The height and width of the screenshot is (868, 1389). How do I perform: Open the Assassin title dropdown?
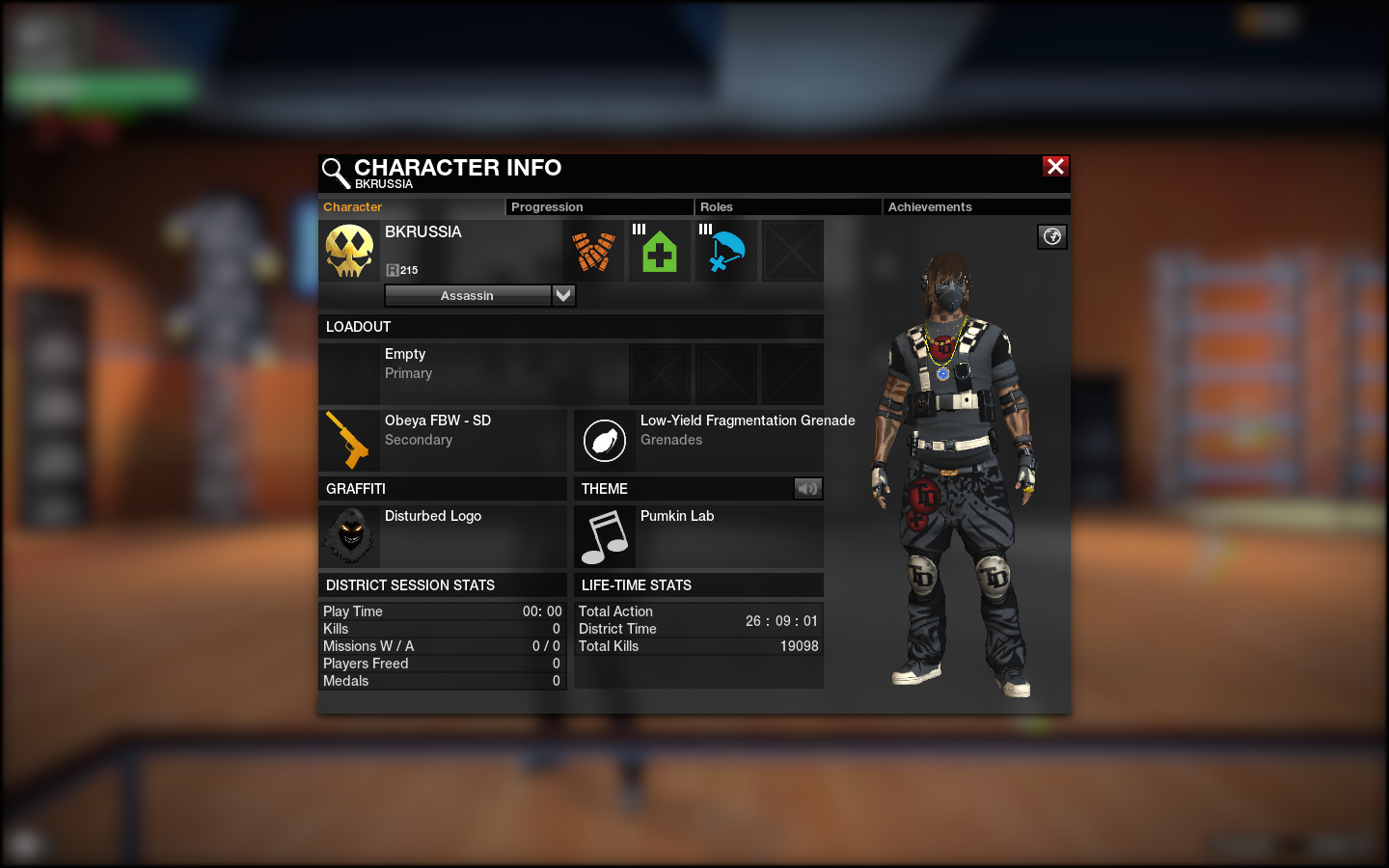click(563, 295)
